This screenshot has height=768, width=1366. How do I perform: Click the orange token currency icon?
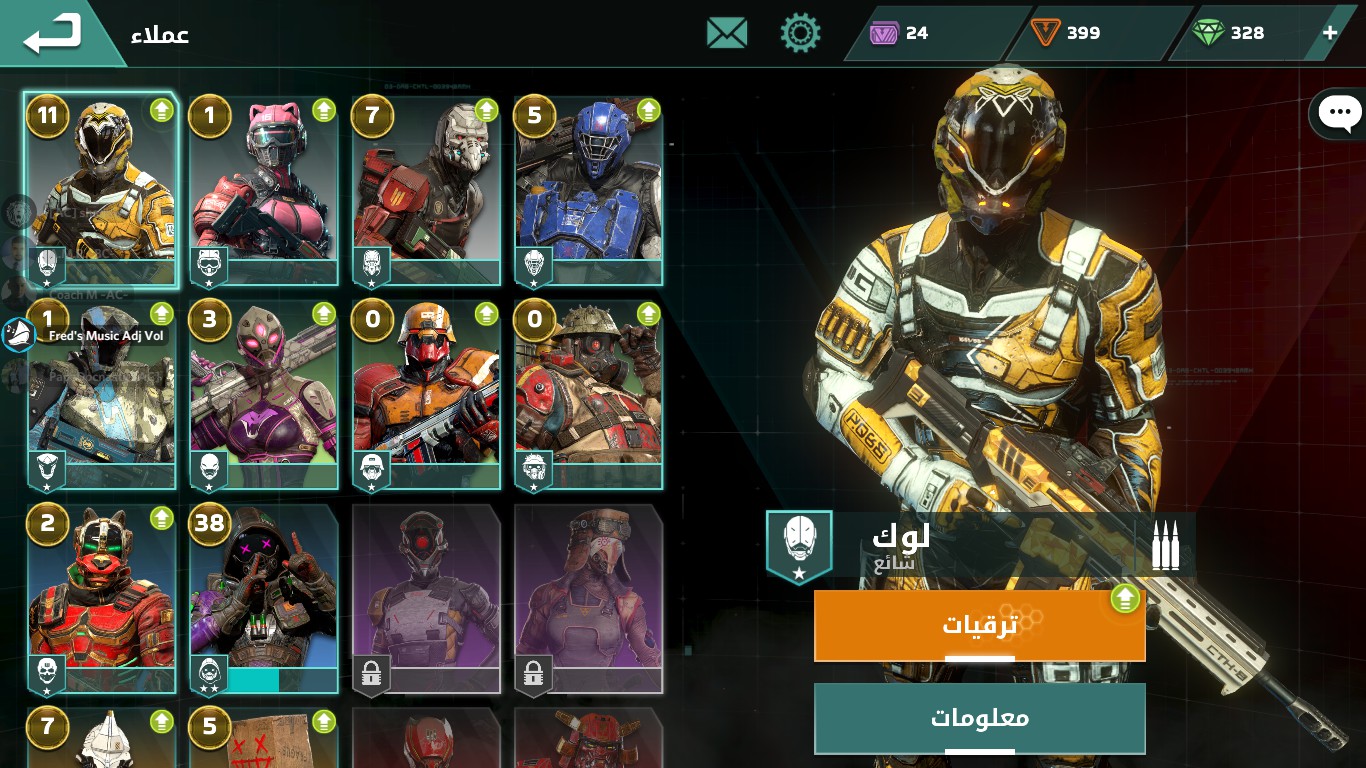tap(1046, 32)
